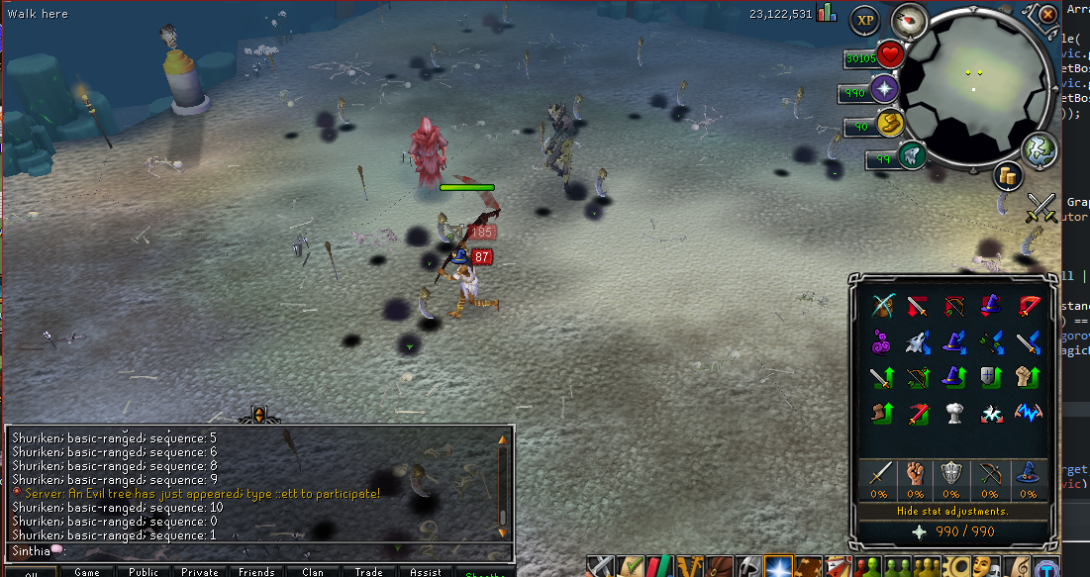Toggle the XP counter button
Screen dimensions: 1090x577
click(x=866, y=20)
